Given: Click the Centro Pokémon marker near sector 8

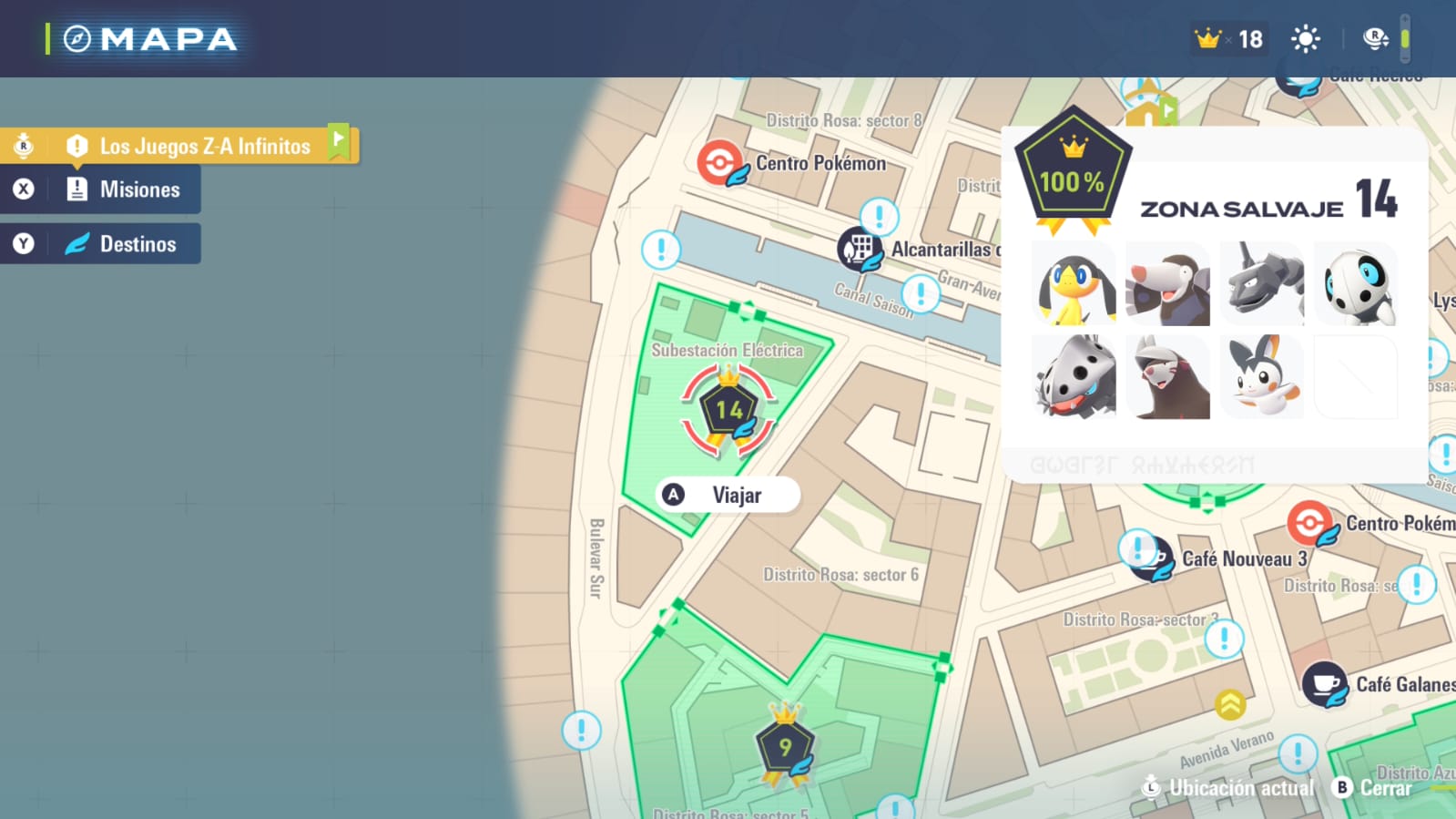Looking at the screenshot, I should [719, 163].
